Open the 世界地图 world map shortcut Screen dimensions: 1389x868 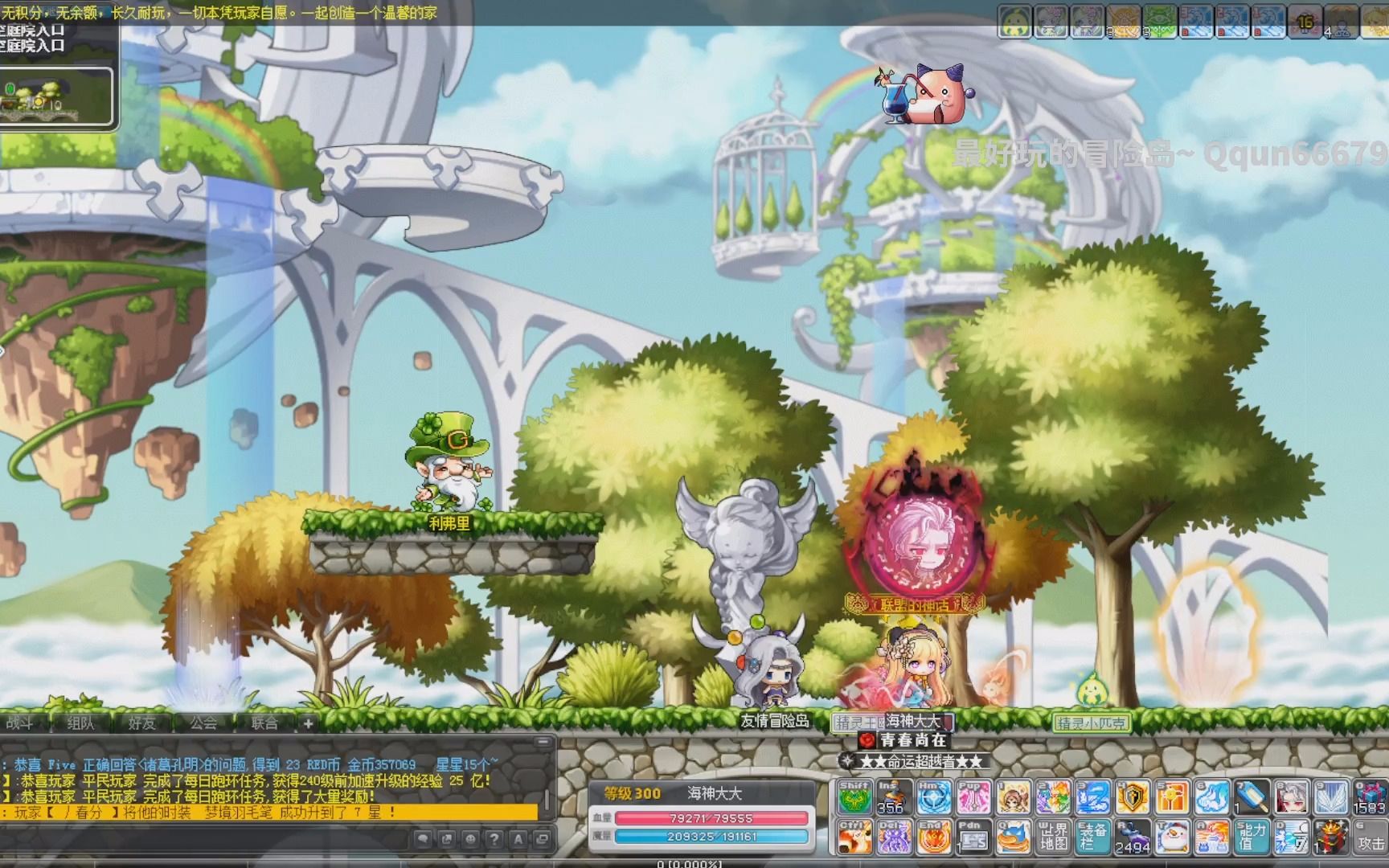[1052, 837]
